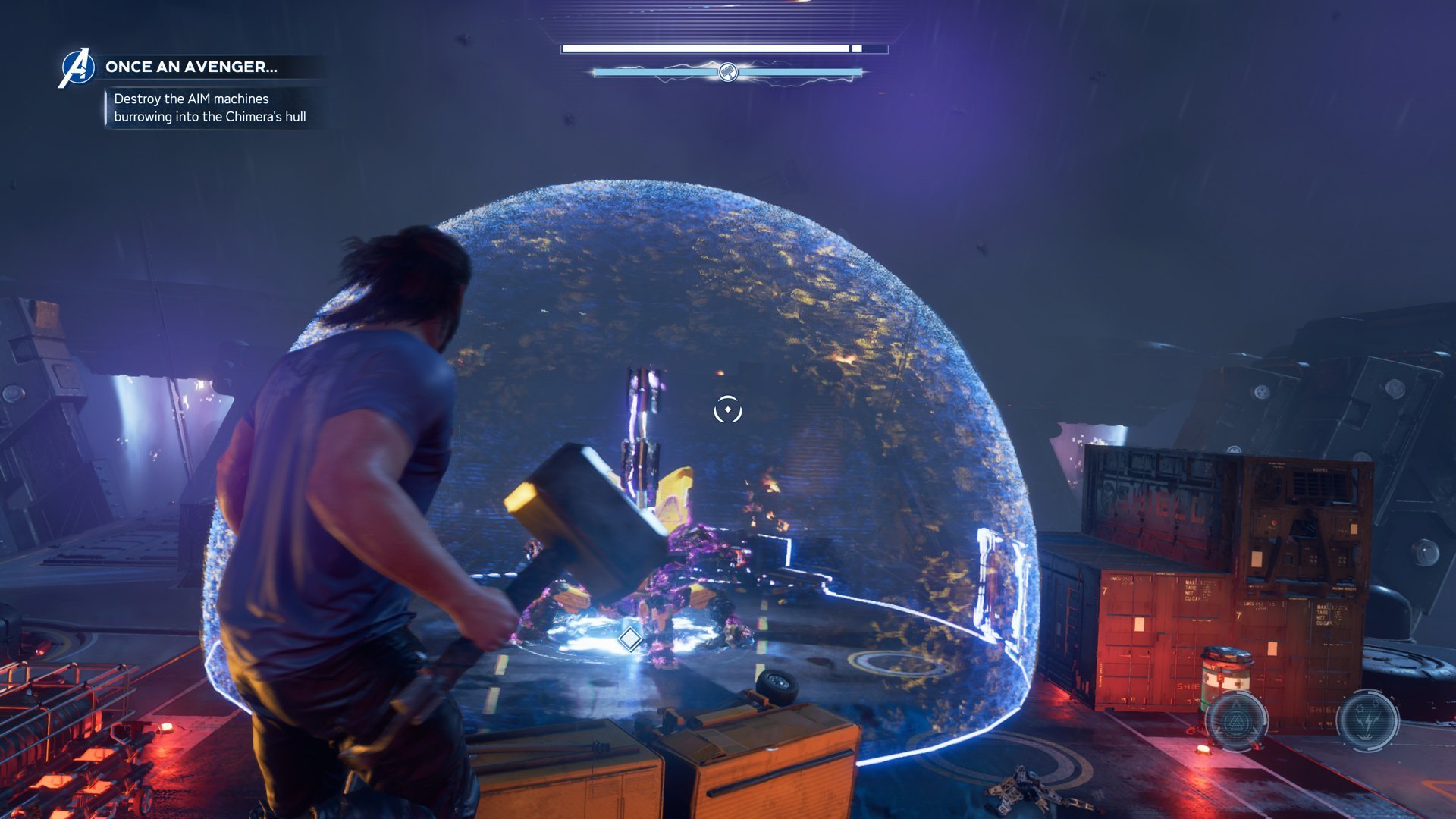Activate the triangle-emblem heroic ability
The height and width of the screenshot is (819, 1456).
(1236, 720)
